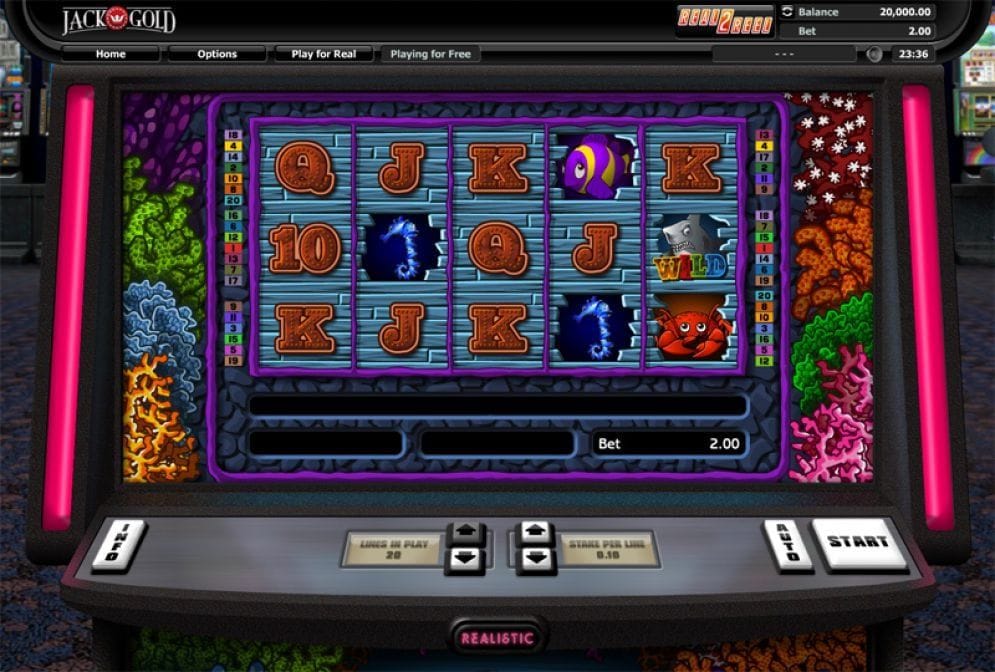
Task: Increase lines in play with up arrow
Action: pos(466,532)
